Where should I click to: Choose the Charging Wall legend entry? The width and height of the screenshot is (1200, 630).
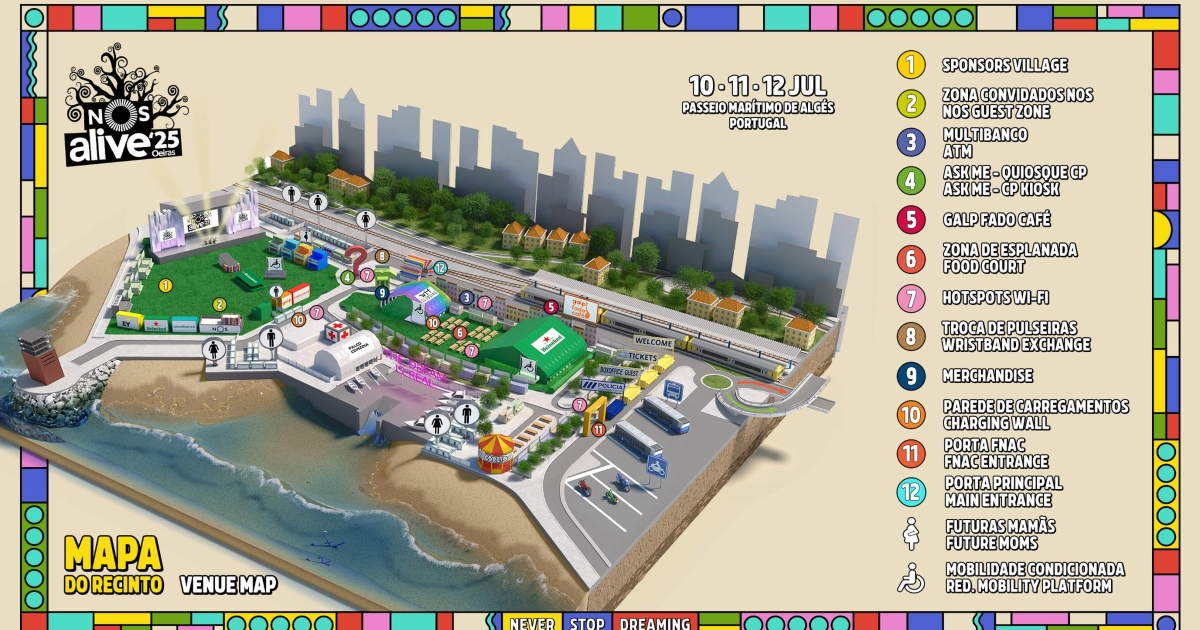pos(1034,415)
